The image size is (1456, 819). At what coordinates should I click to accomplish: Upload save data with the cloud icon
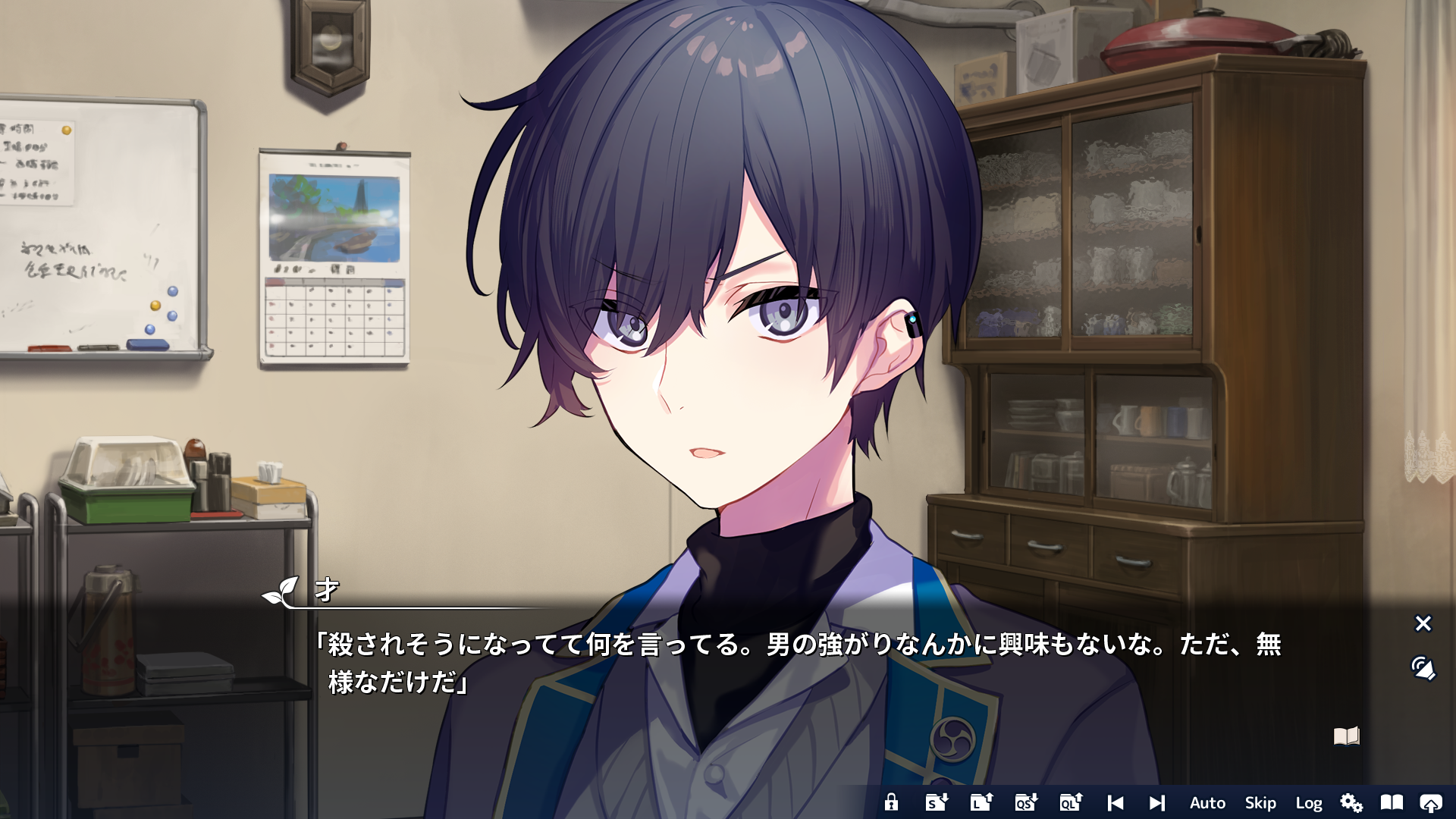(x=1432, y=802)
